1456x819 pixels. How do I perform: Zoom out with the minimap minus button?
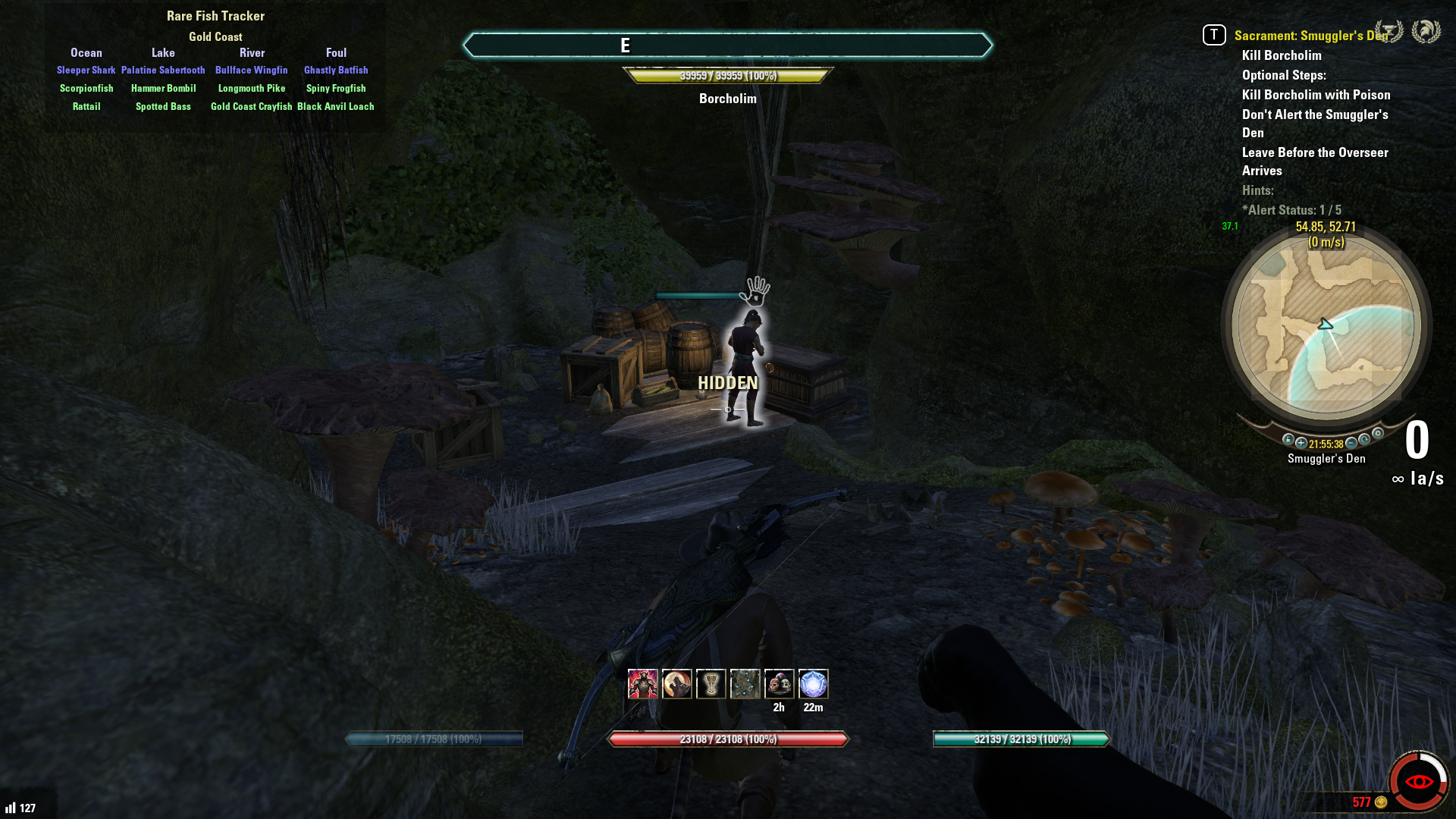[x=1351, y=443]
